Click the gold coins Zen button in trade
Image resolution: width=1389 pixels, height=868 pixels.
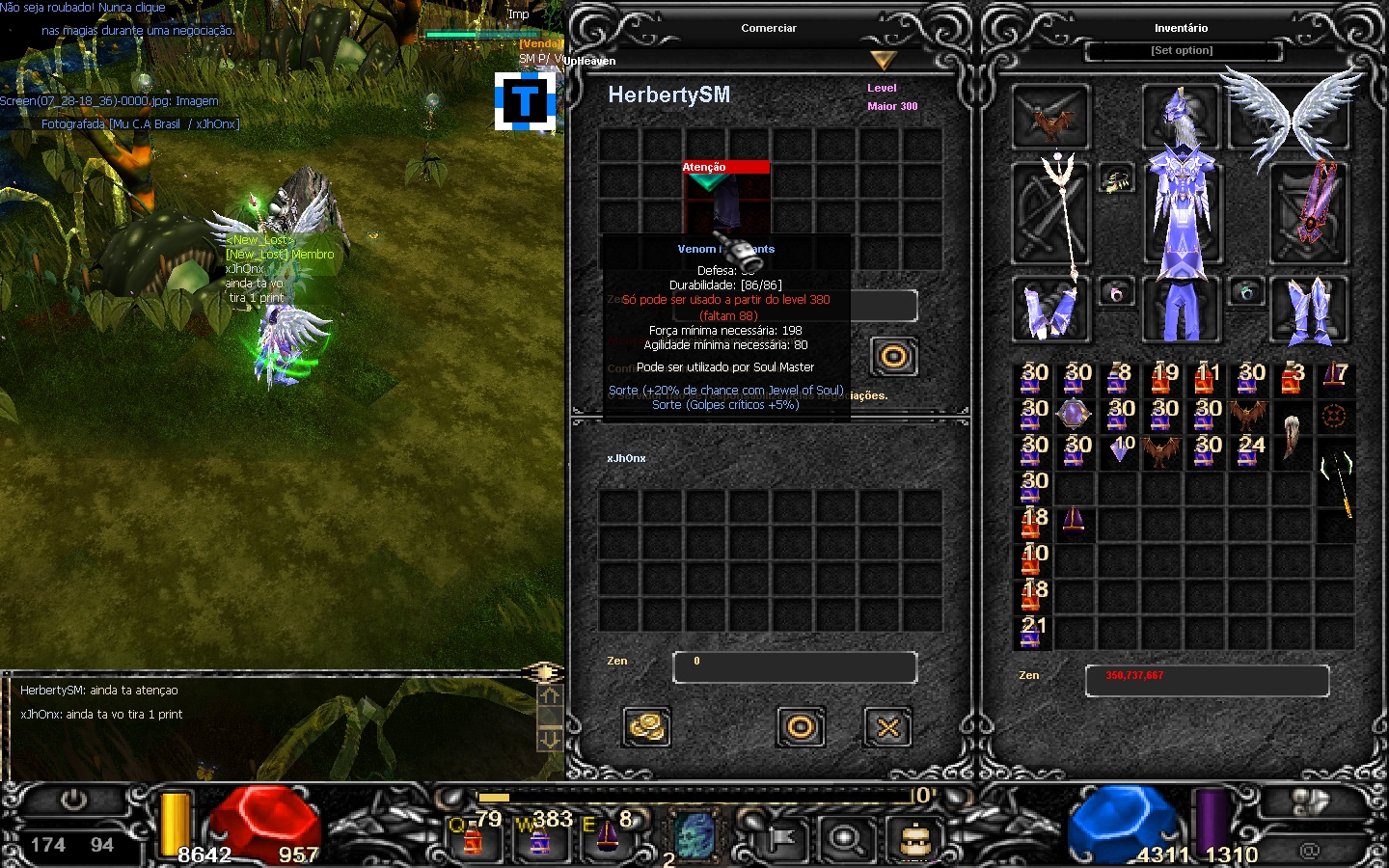tap(646, 727)
